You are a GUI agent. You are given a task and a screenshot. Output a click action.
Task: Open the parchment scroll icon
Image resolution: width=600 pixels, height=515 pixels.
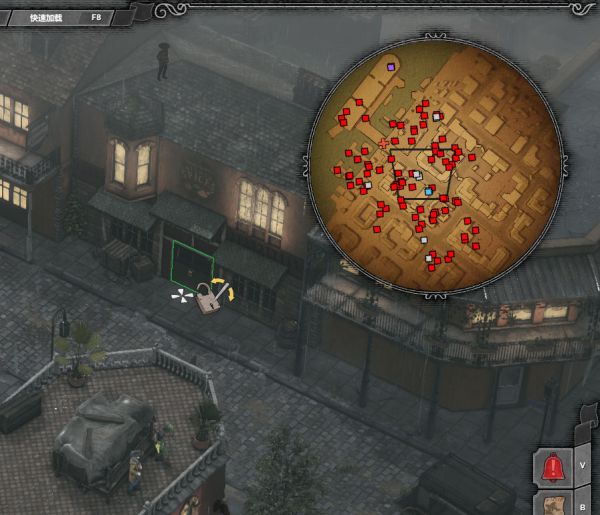coord(551,505)
